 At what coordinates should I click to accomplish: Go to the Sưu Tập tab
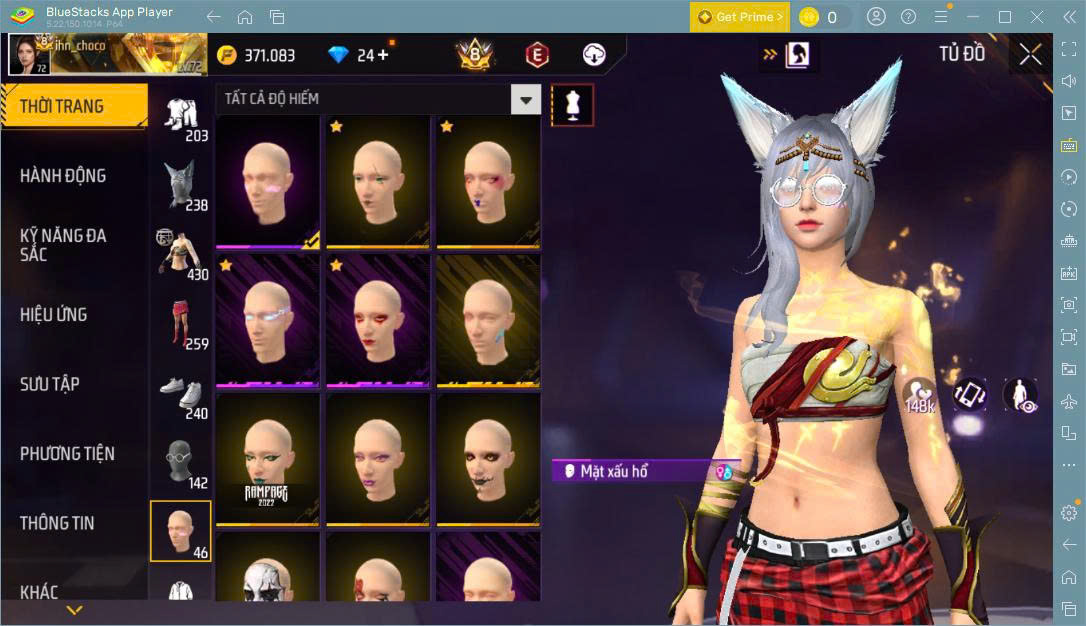[50, 384]
